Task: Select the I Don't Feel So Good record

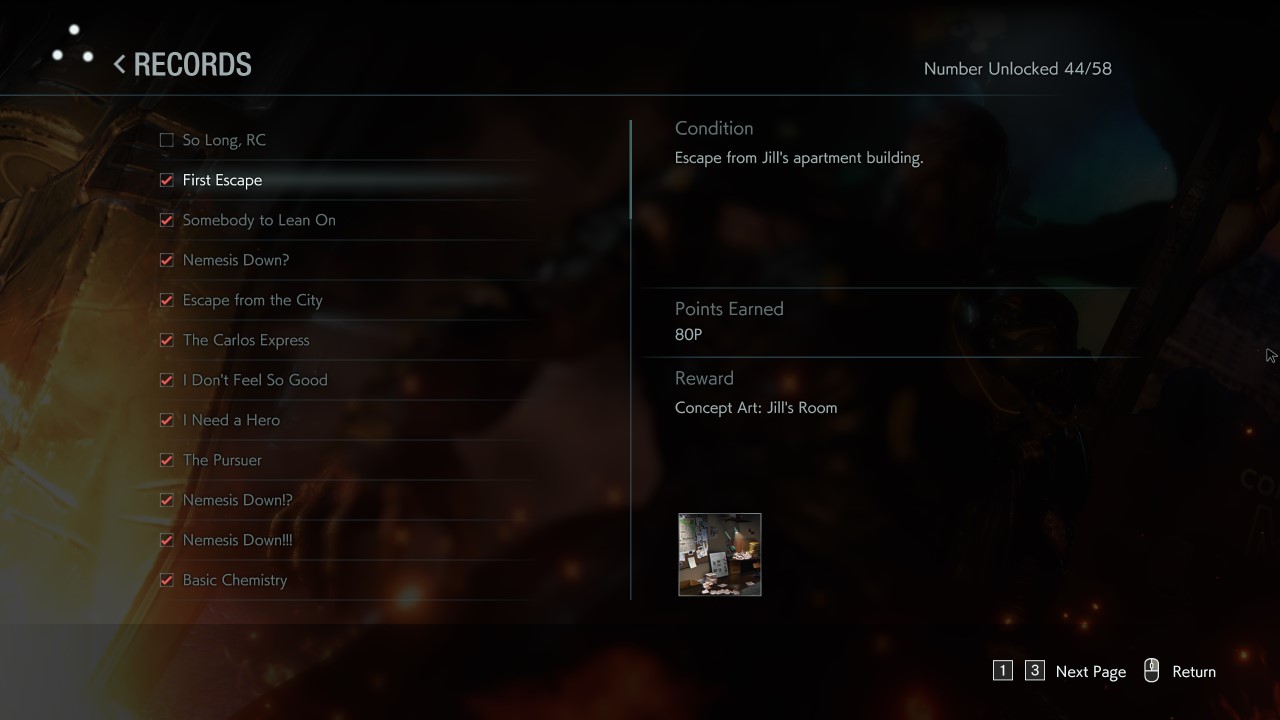Action: point(253,380)
